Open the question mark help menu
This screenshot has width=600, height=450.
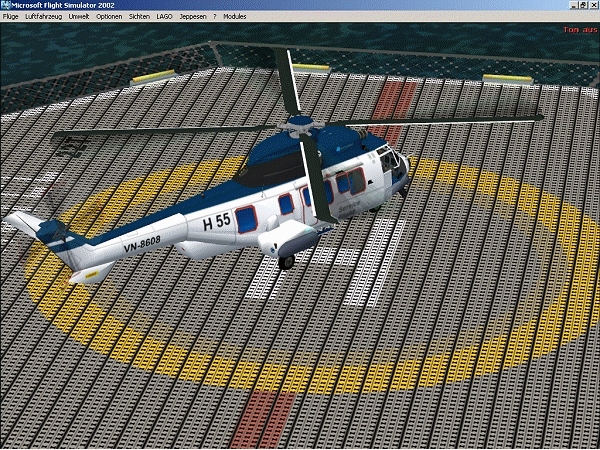click(x=214, y=18)
